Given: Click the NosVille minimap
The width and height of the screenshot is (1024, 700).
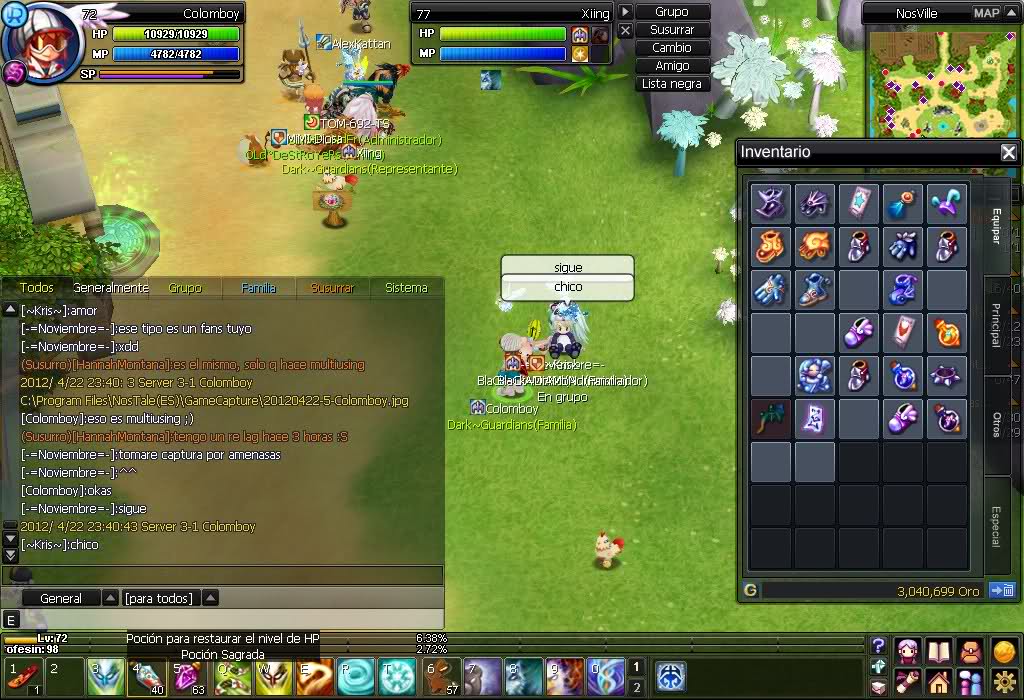Looking at the screenshot, I should [x=939, y=84].
